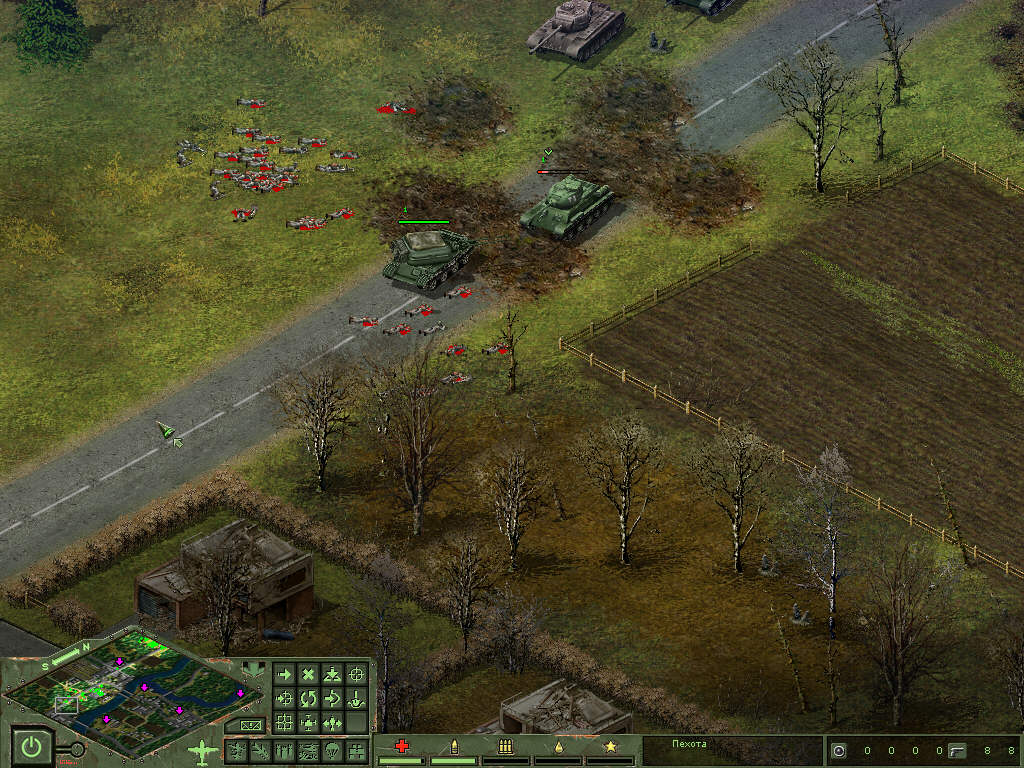
Task: Activate the left-right spread formation command
Action: [x=333, y=722]
